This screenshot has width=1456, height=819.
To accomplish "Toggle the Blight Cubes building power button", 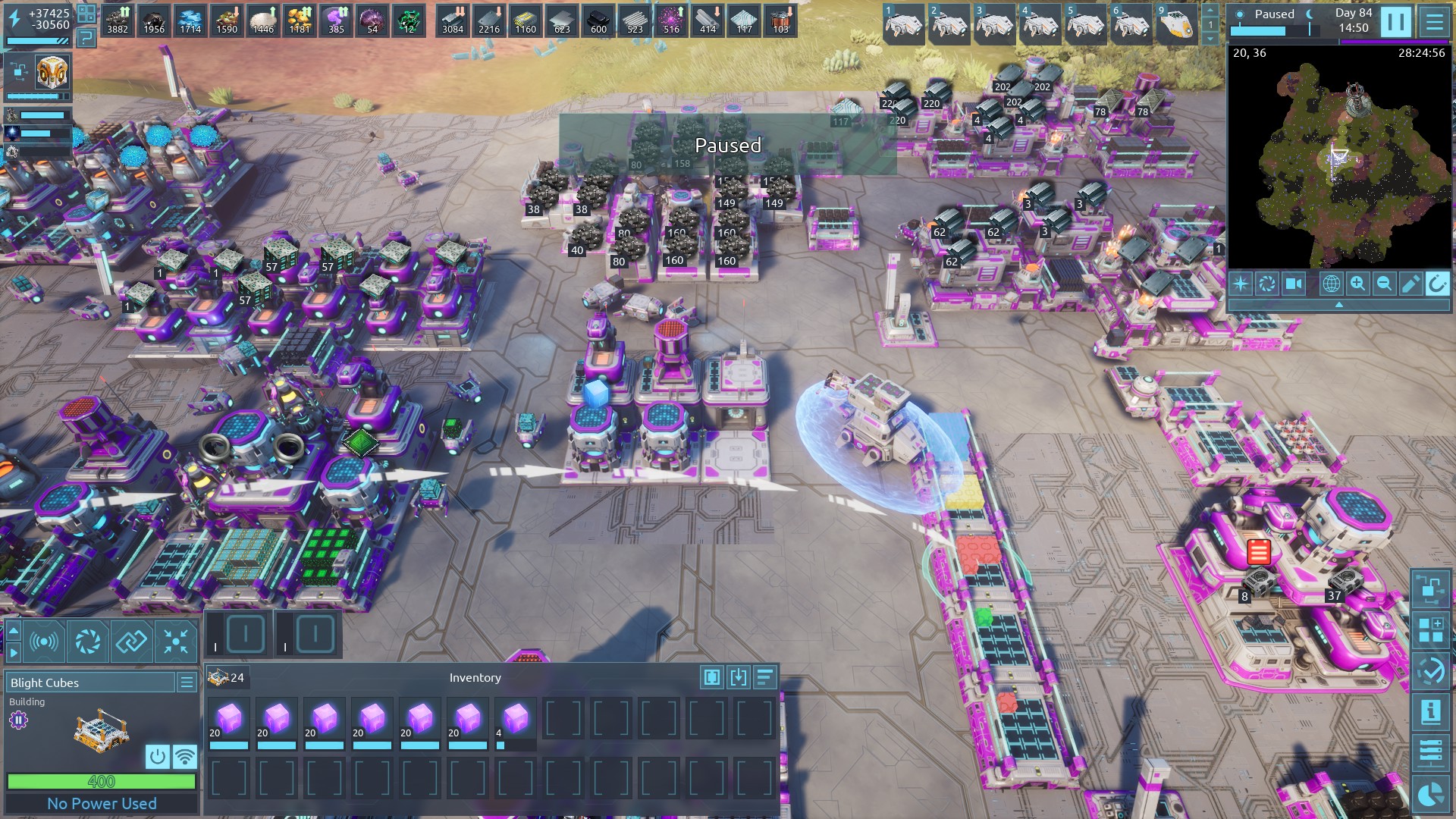I will tap(157, 756).
